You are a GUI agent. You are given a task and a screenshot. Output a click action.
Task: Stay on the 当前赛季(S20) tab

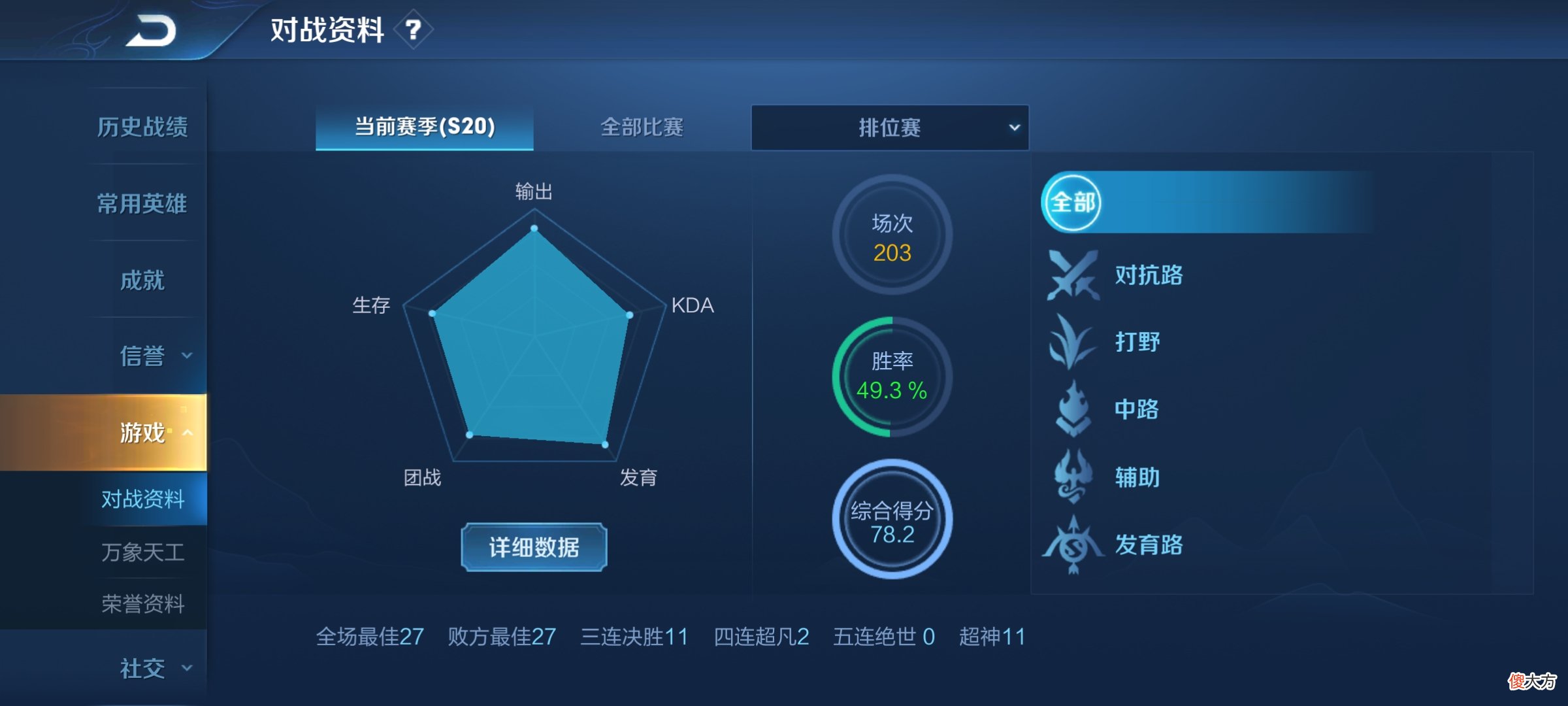pyautogui.click(x=423, y=129)
